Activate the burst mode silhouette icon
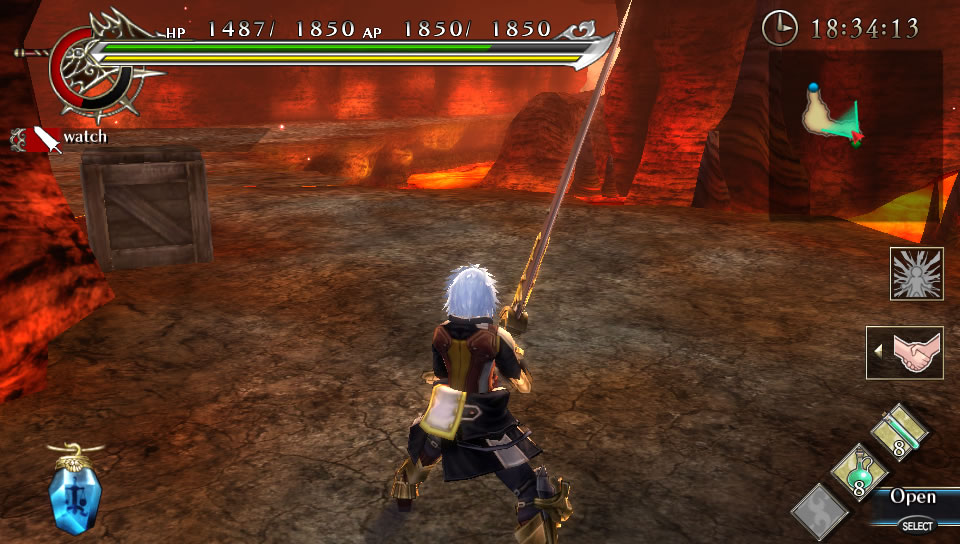Viewport: 960px width, 544px height. click(x=916, y=274)
